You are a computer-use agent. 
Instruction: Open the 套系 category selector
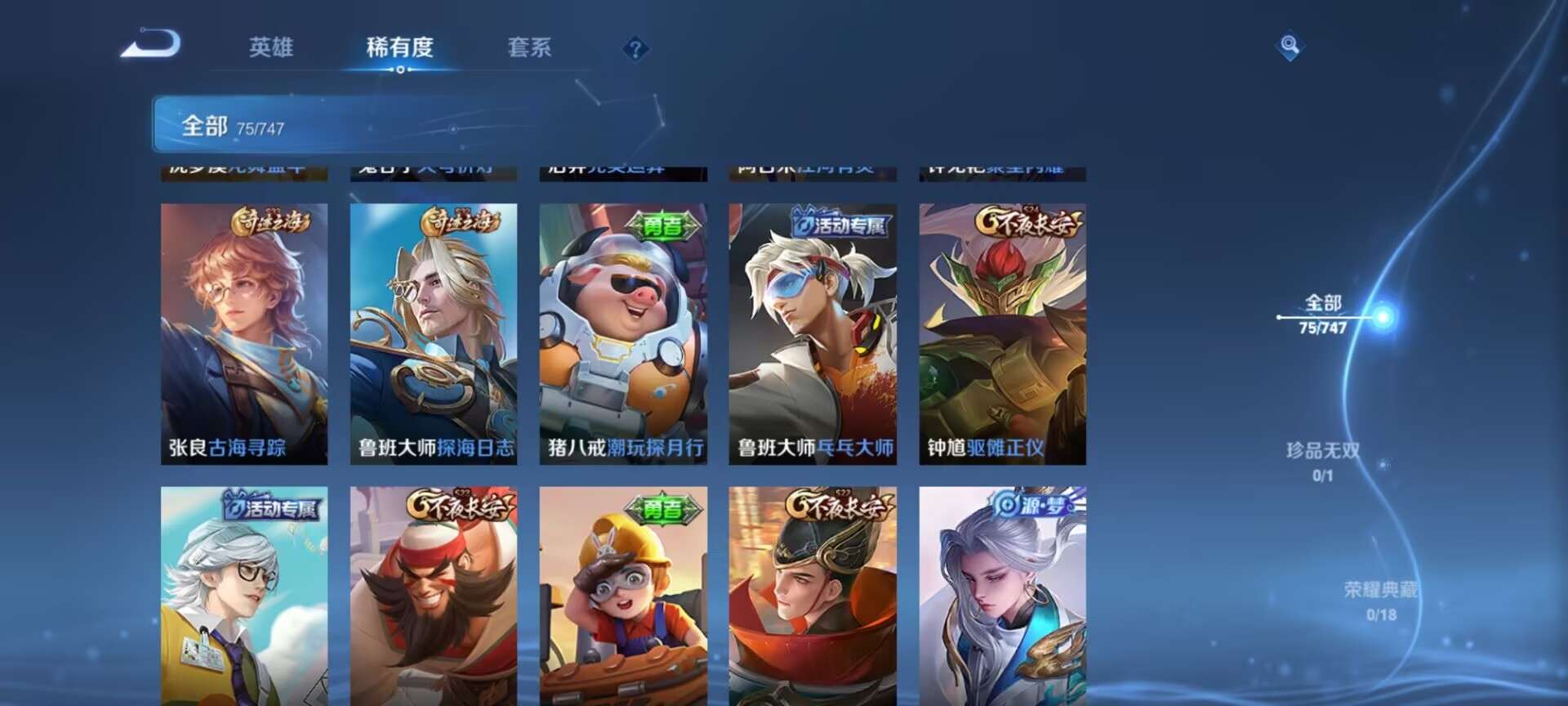pos(528,49)
